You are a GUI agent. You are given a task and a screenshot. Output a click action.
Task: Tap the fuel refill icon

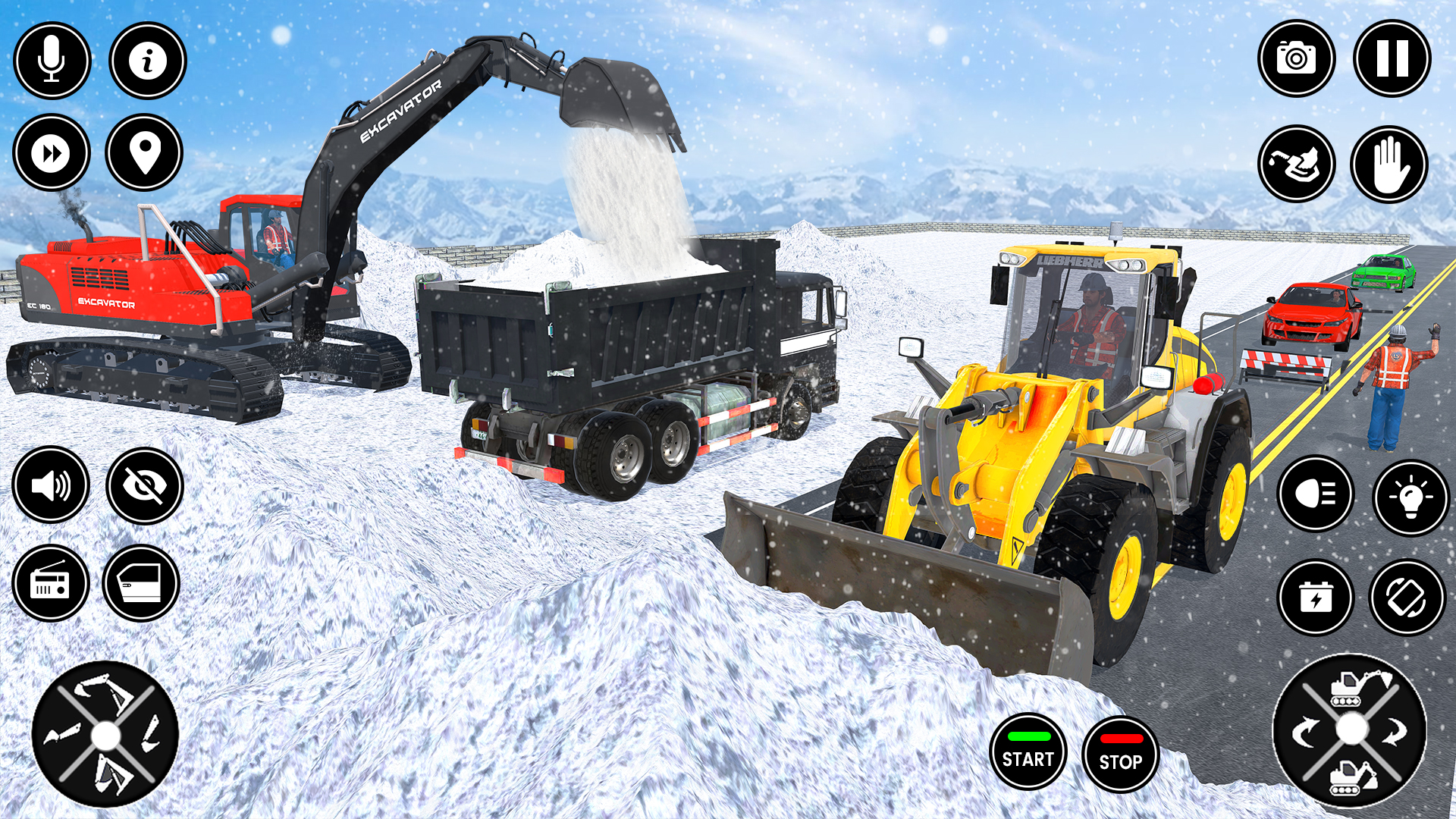click(1297, 164)
